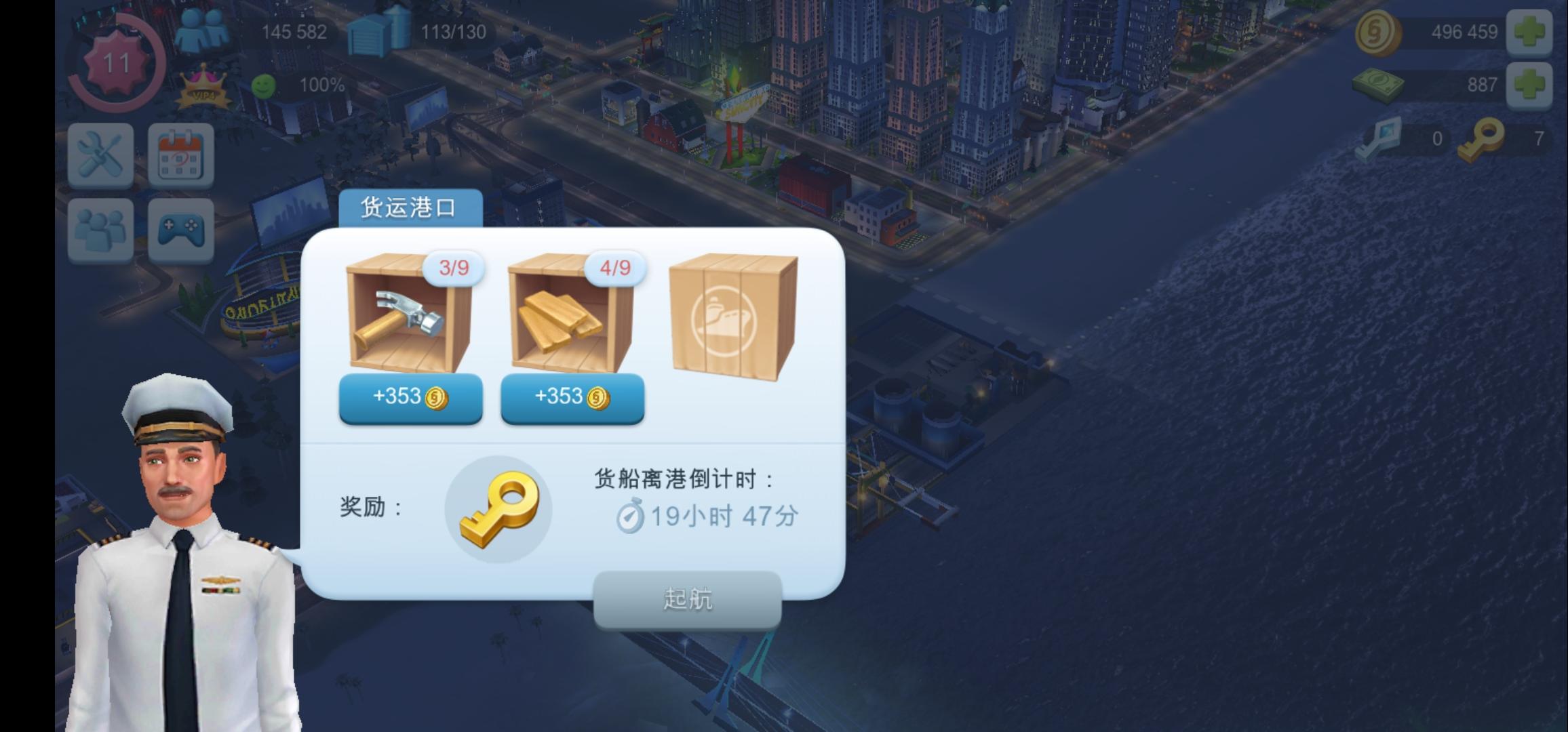
Task: Click the population friends icon
Action: [202, 28]
